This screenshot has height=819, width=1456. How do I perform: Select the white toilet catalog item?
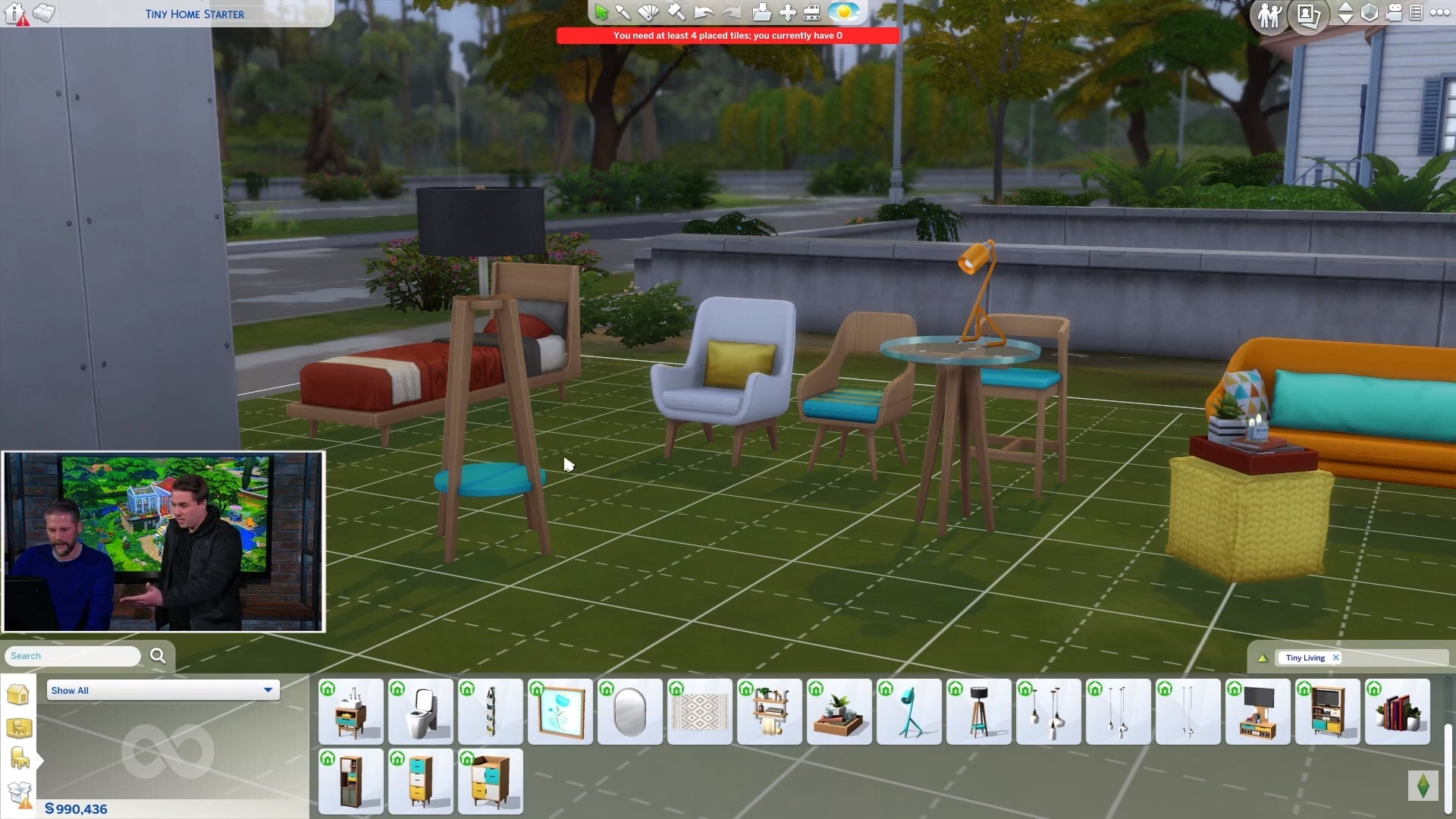421,711
